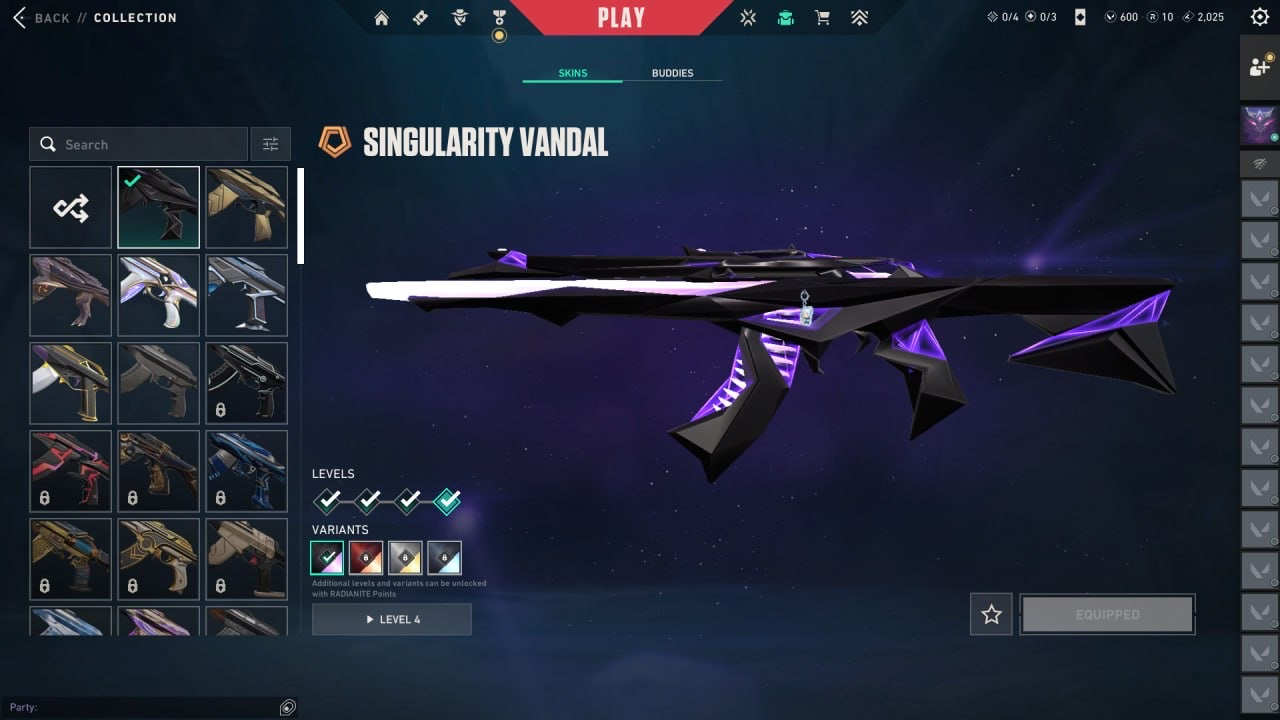Open the add friend panel

(1259, 67)
